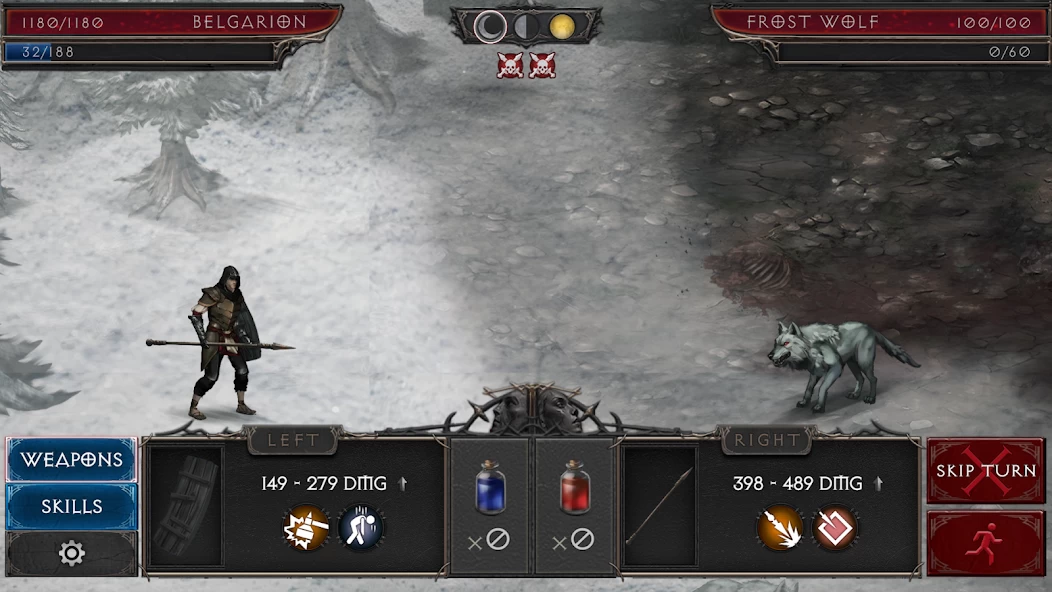Switch to the Skills panel
The width and height of the screenshot is (1052, 592).
point(72,507)
